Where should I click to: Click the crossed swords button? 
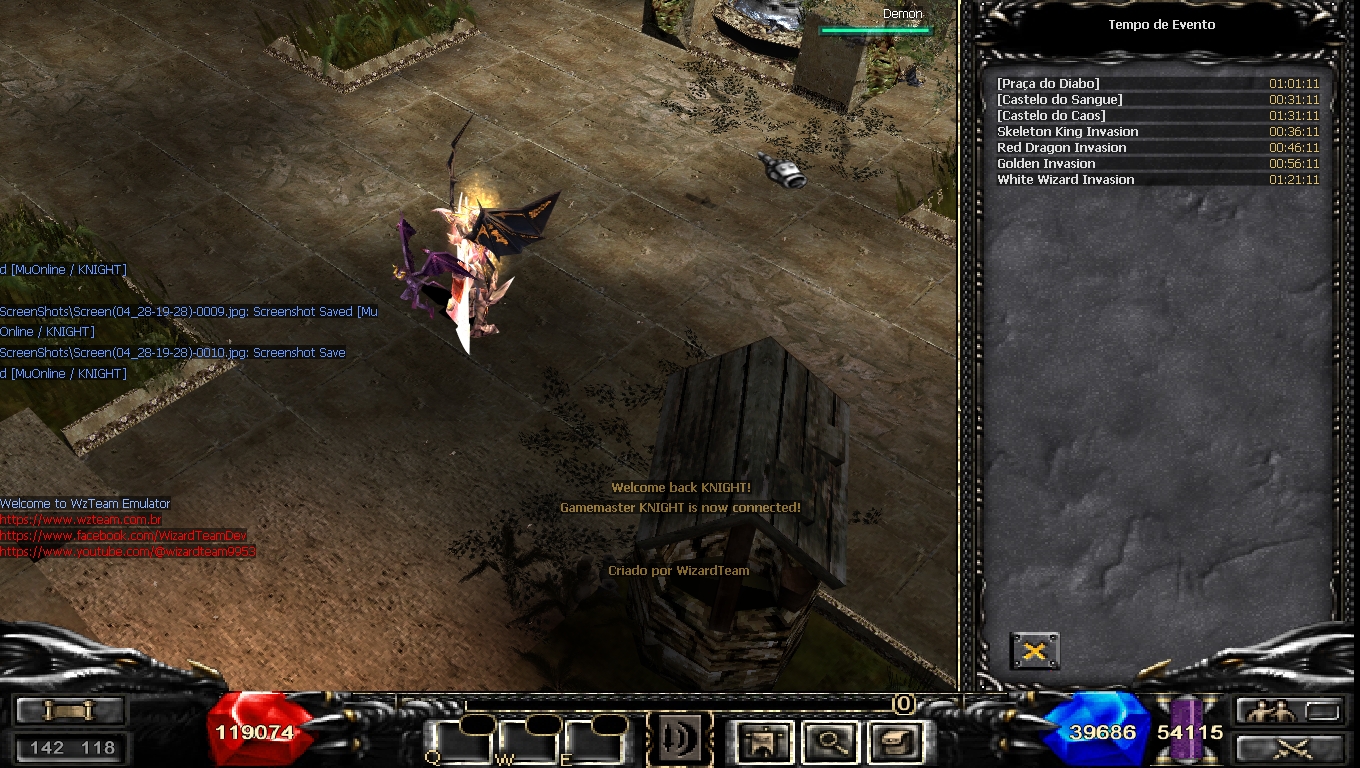pos(1288,748)
